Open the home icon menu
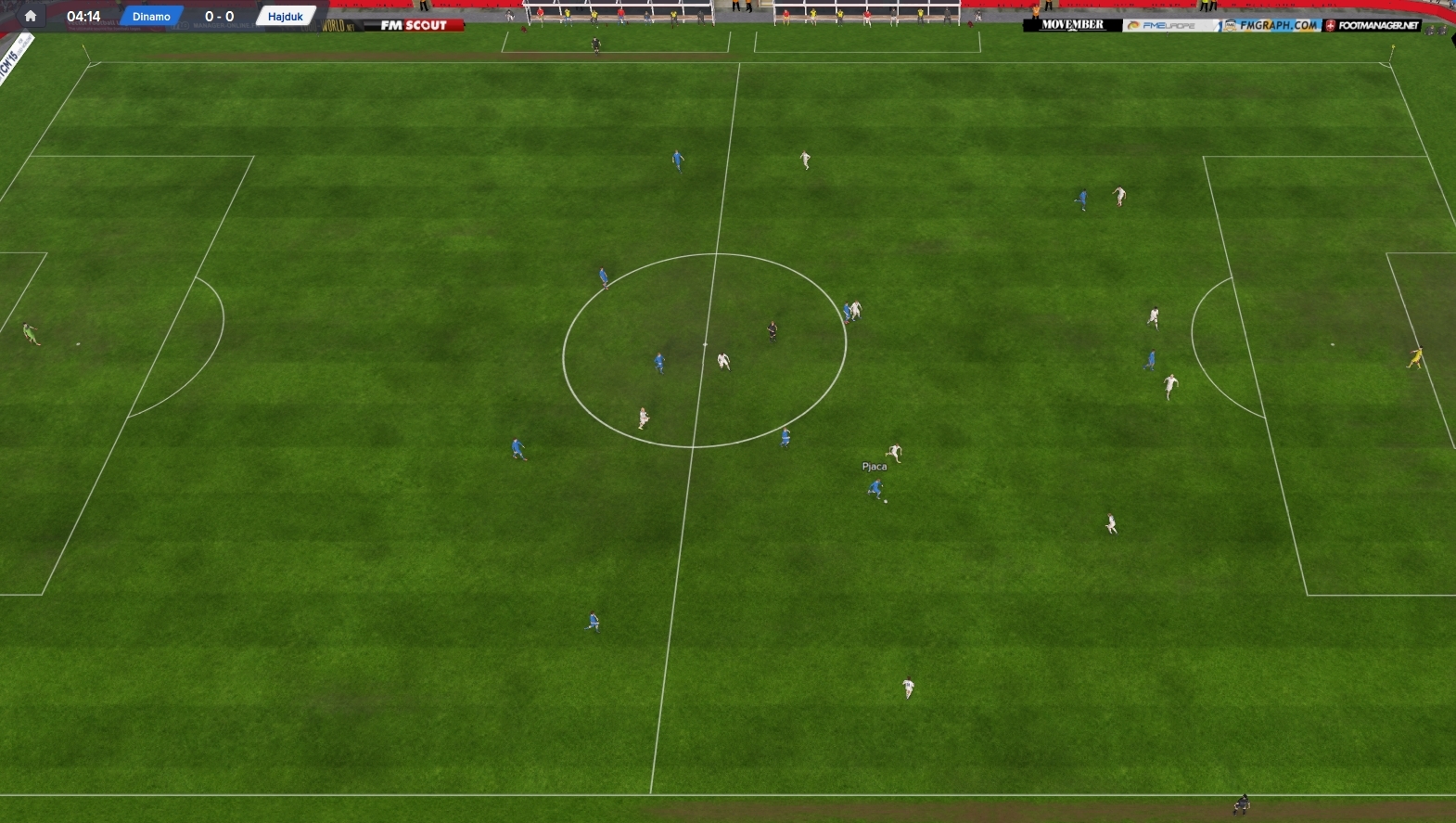The image size is (1456, 823). 31,16
